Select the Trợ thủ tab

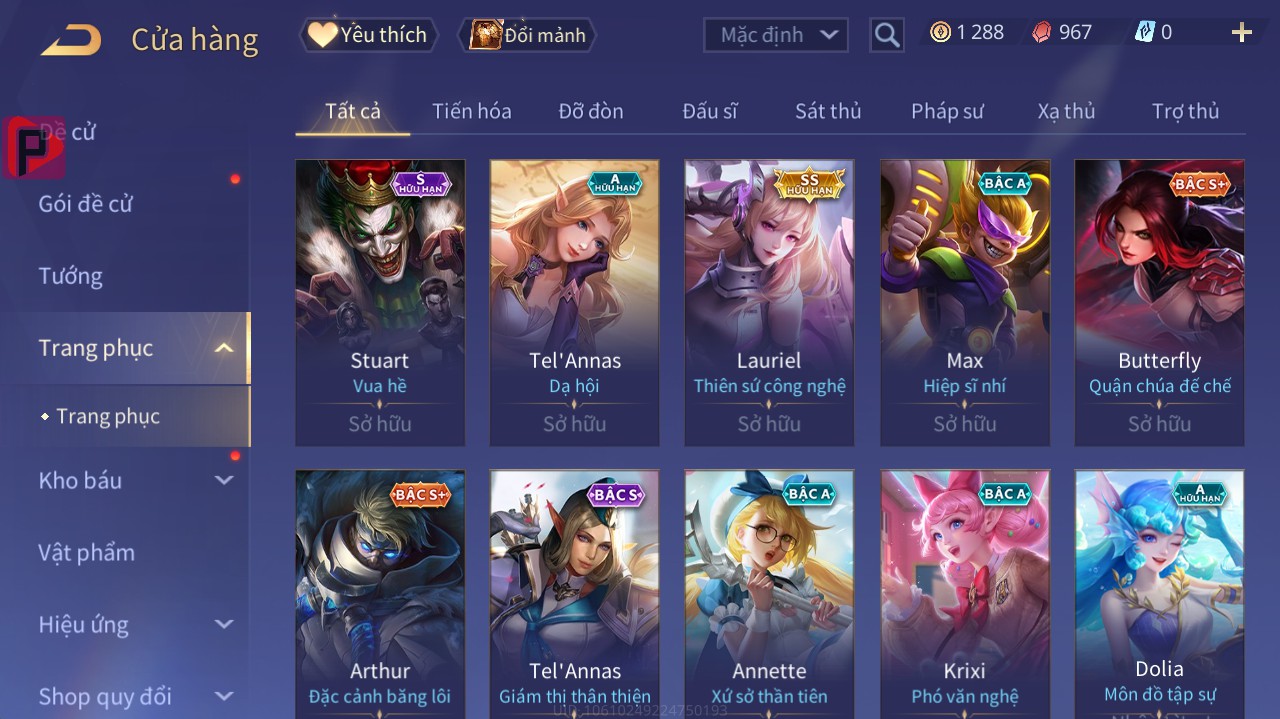coord(1185,111)
